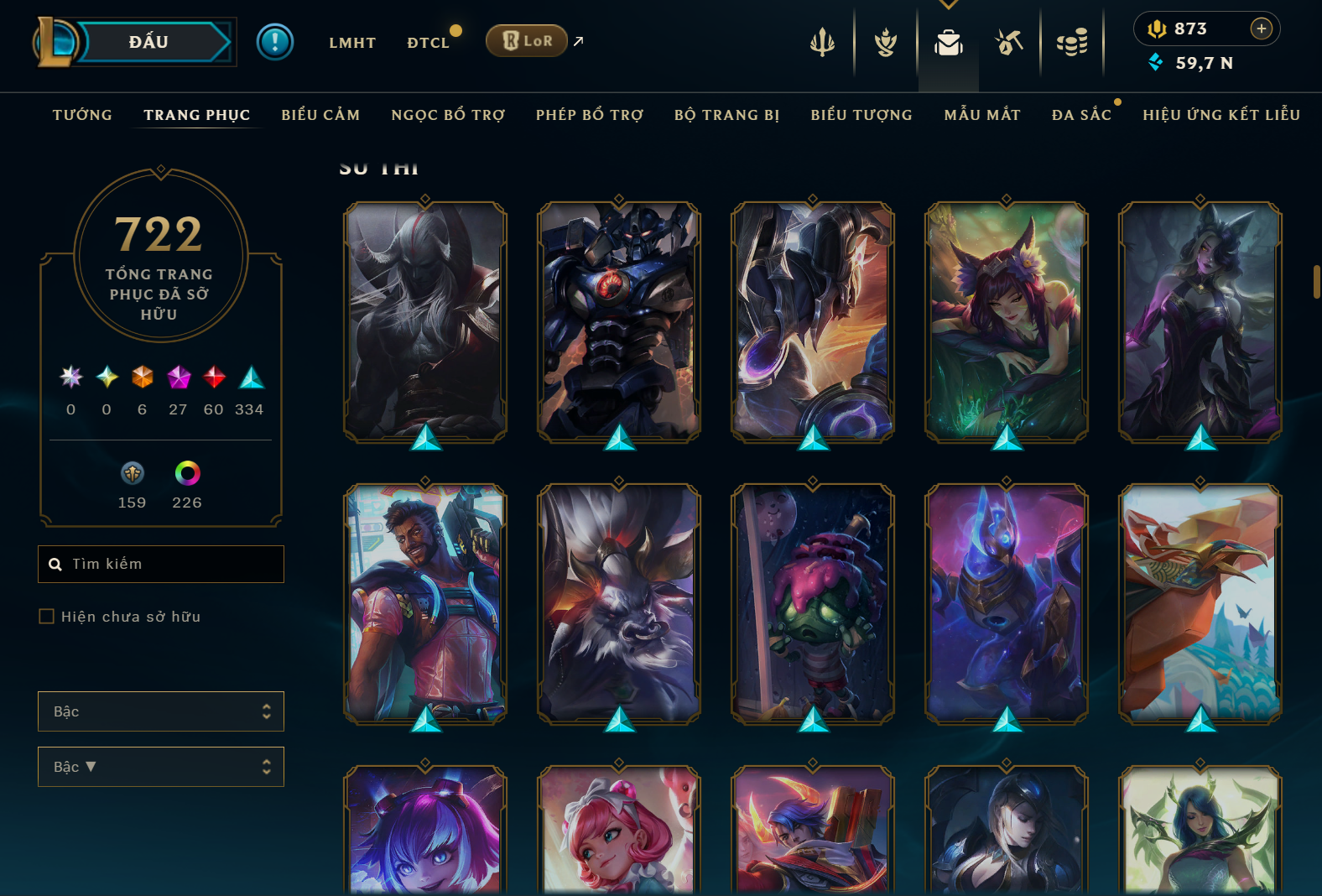This screenshot has height=896, width=1322.
Task: Click the chroma color wheel showing 226
Action: click(x=186, y=475)
